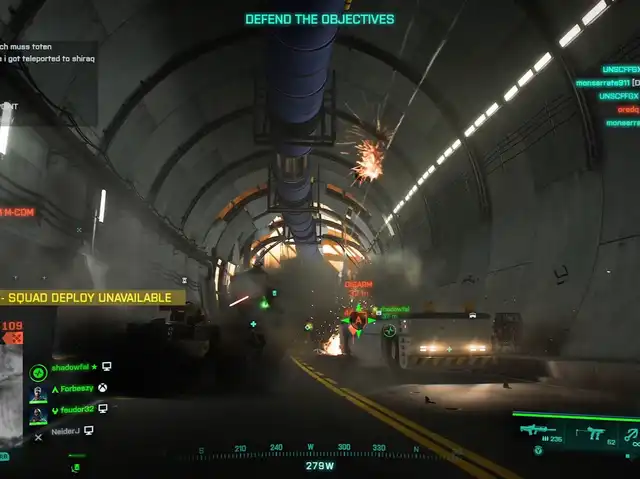Activate the grappling hook gadget icon
Image resolution: width=640 pixels, height=479 pixels.
[x=632, y=433]
